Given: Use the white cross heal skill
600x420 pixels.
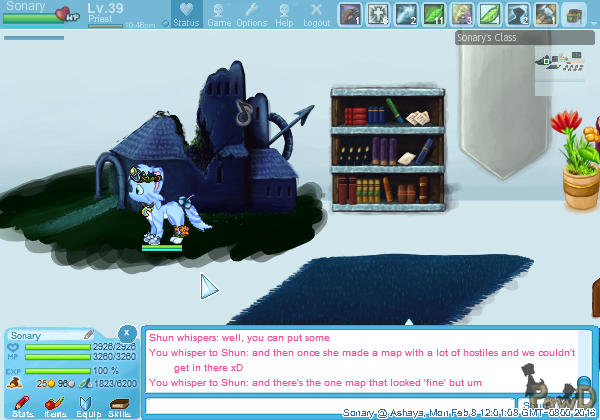Looking at the screenshot, I should point(378,14).
